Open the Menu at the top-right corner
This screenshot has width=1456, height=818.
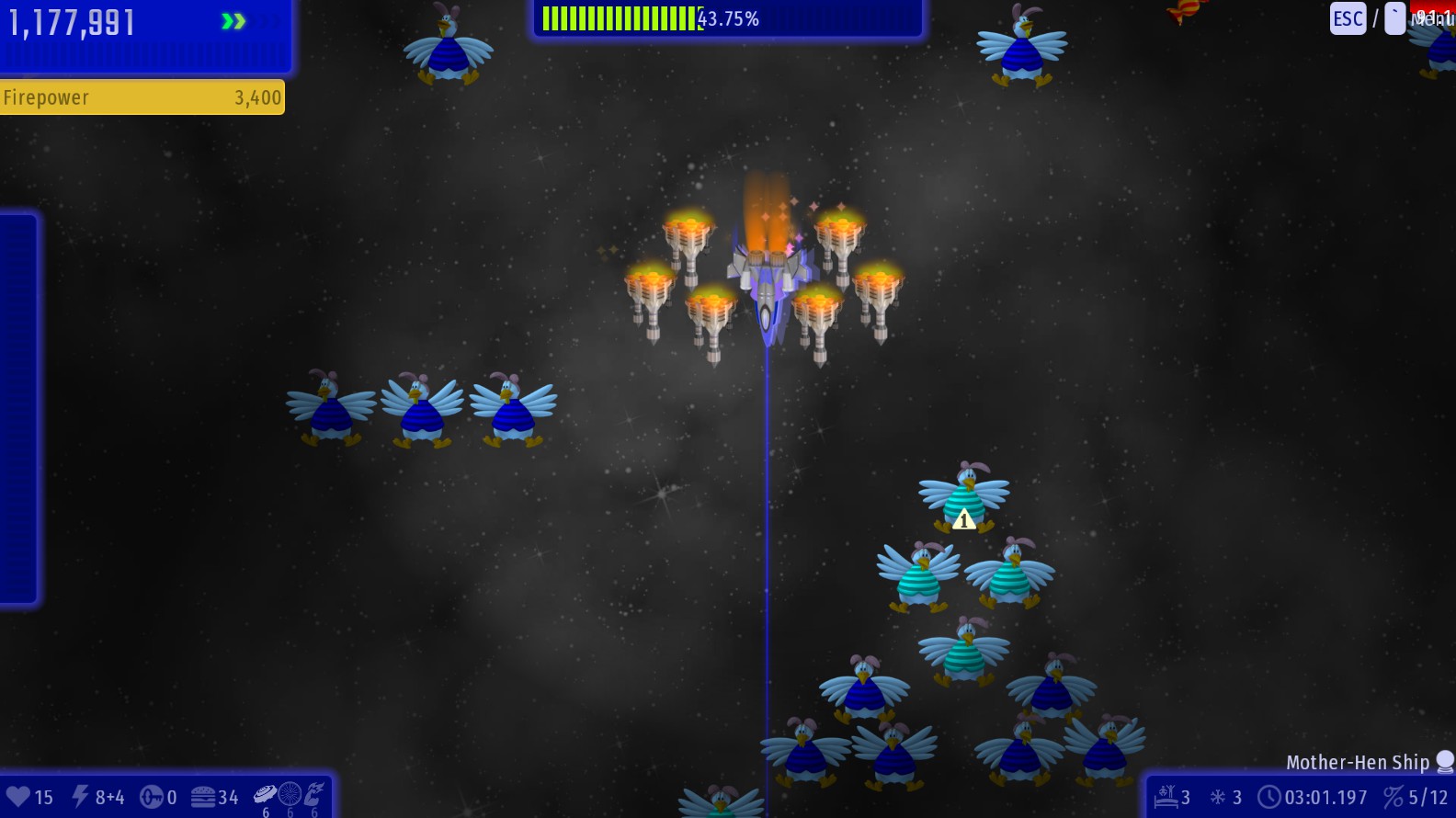pyautogui.click(x=1432, y=18)
